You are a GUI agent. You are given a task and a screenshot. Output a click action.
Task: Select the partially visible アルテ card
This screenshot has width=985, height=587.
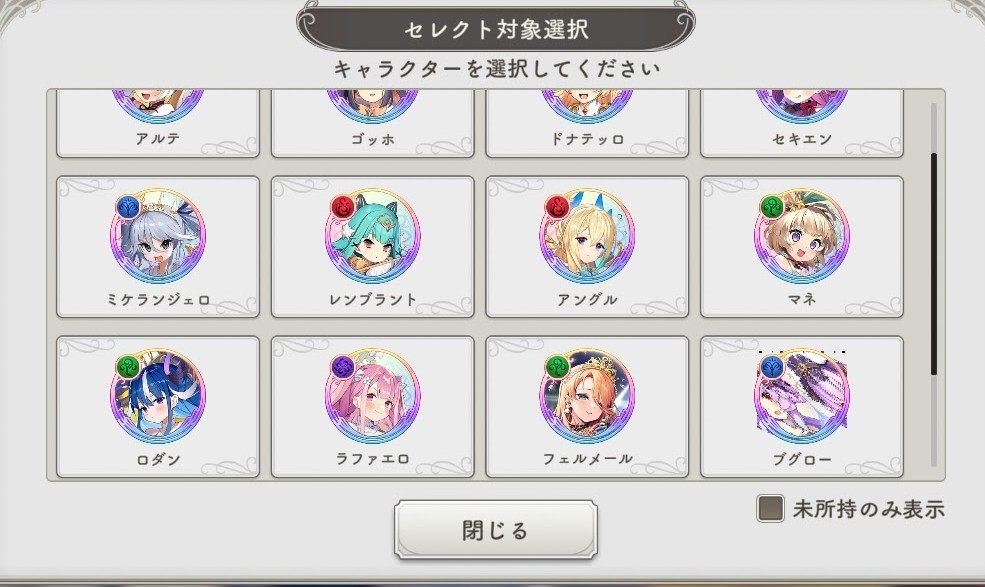(x=157, y=125)
